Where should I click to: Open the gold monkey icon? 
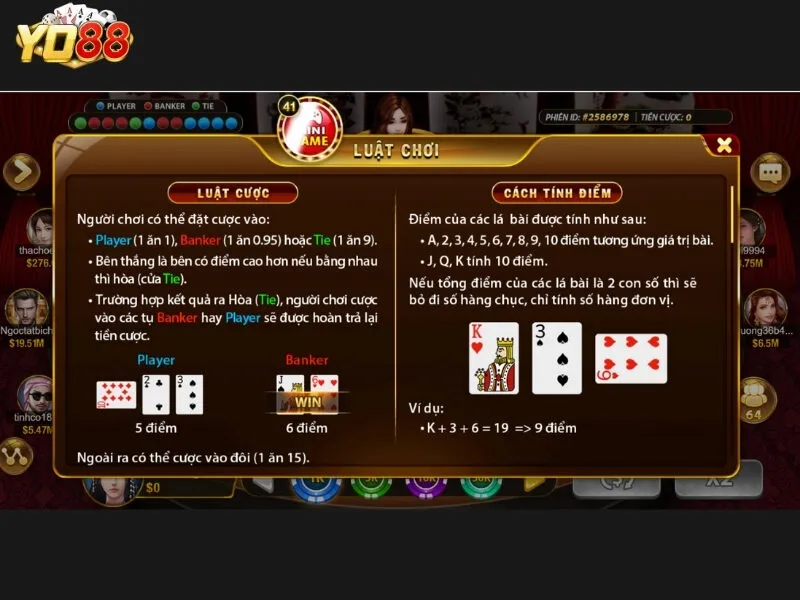pyautogui.click(x=753, y=395)
